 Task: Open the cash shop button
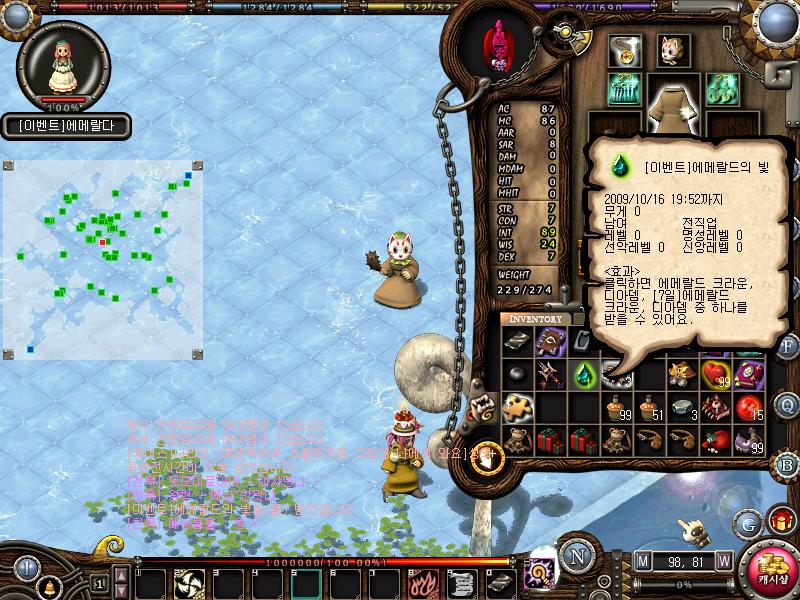pyautogui.click(x=770, y=567)
